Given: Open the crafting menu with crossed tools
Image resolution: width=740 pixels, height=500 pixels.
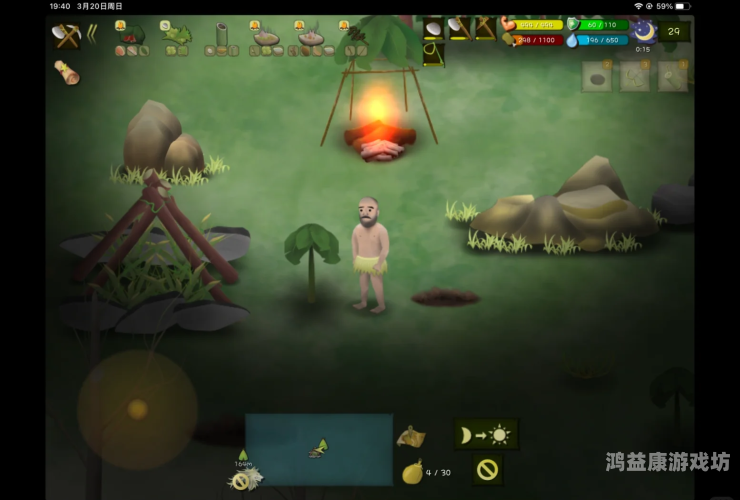Looking at the screenshot, I should [65, 36].
